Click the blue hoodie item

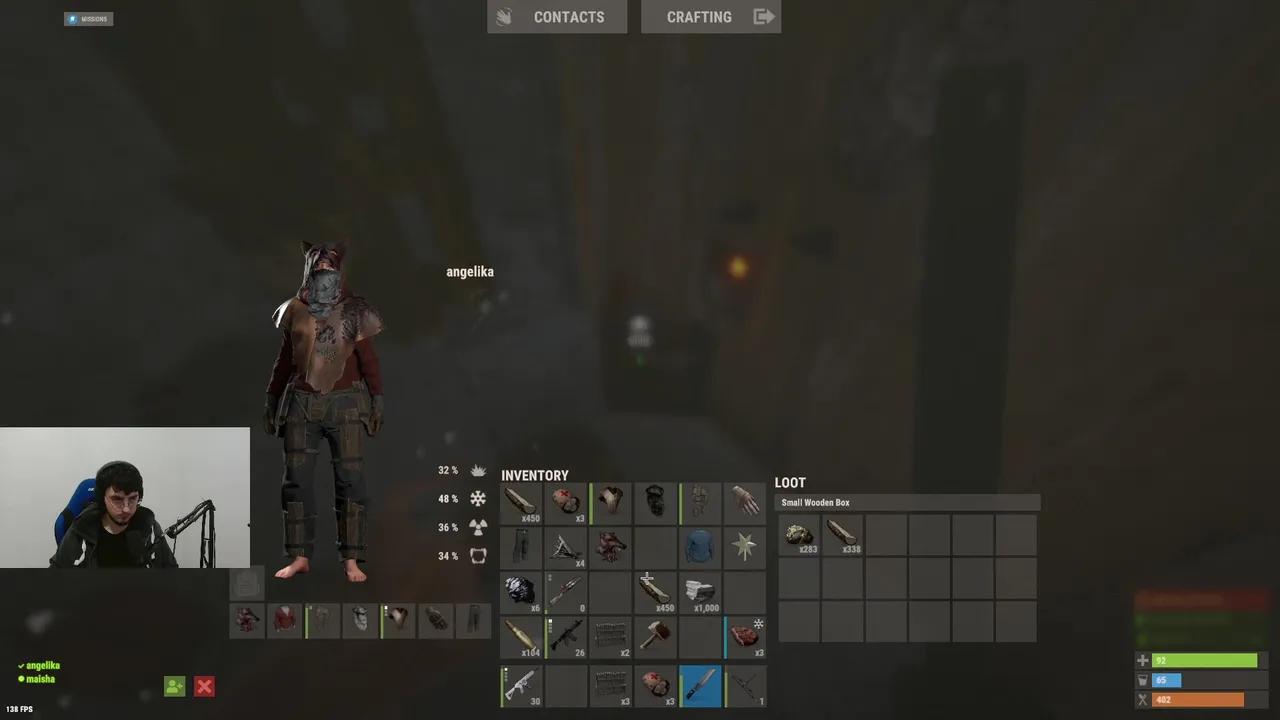pos(700,548)
